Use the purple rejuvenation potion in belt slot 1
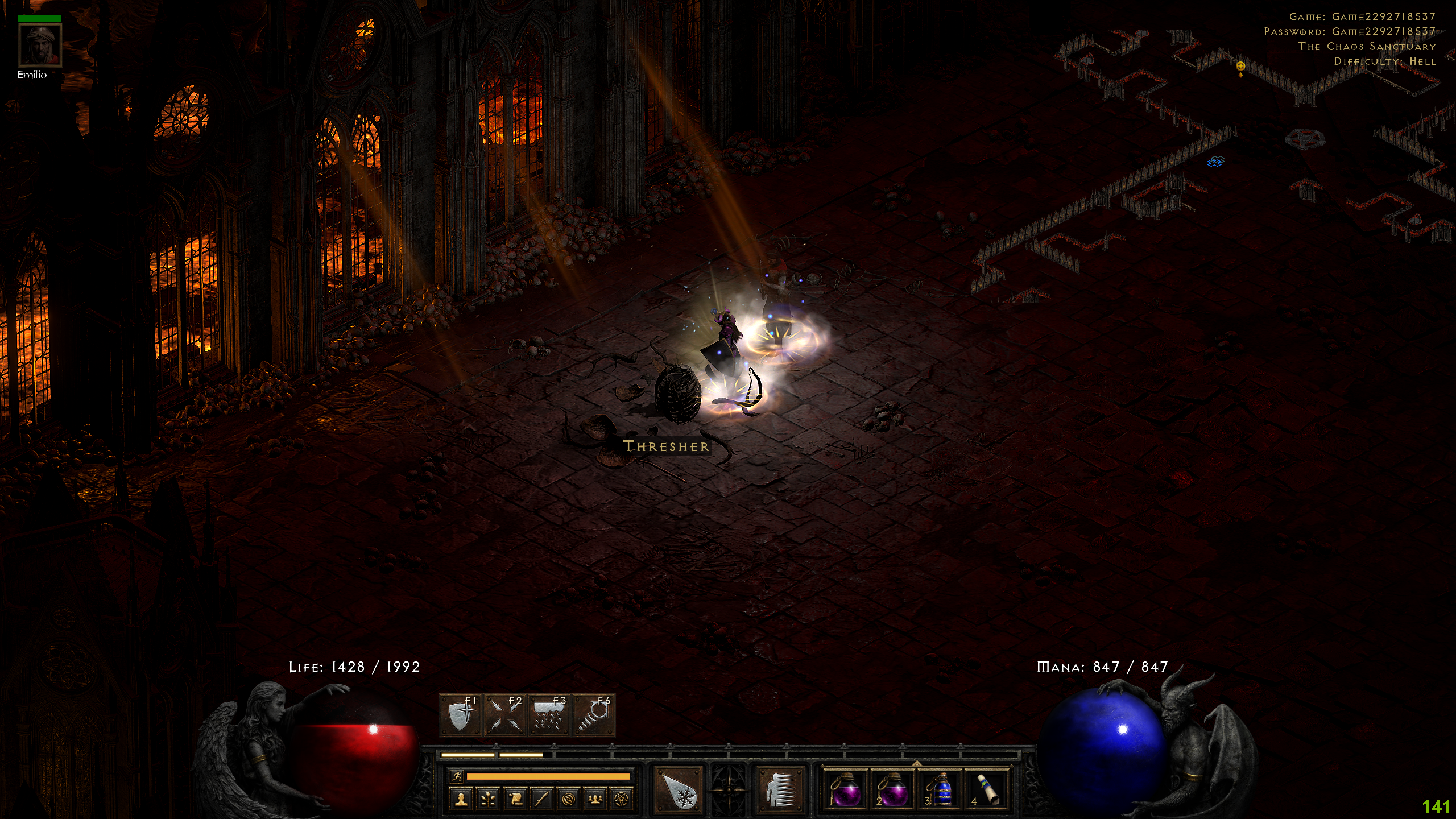 coord(844,789)
